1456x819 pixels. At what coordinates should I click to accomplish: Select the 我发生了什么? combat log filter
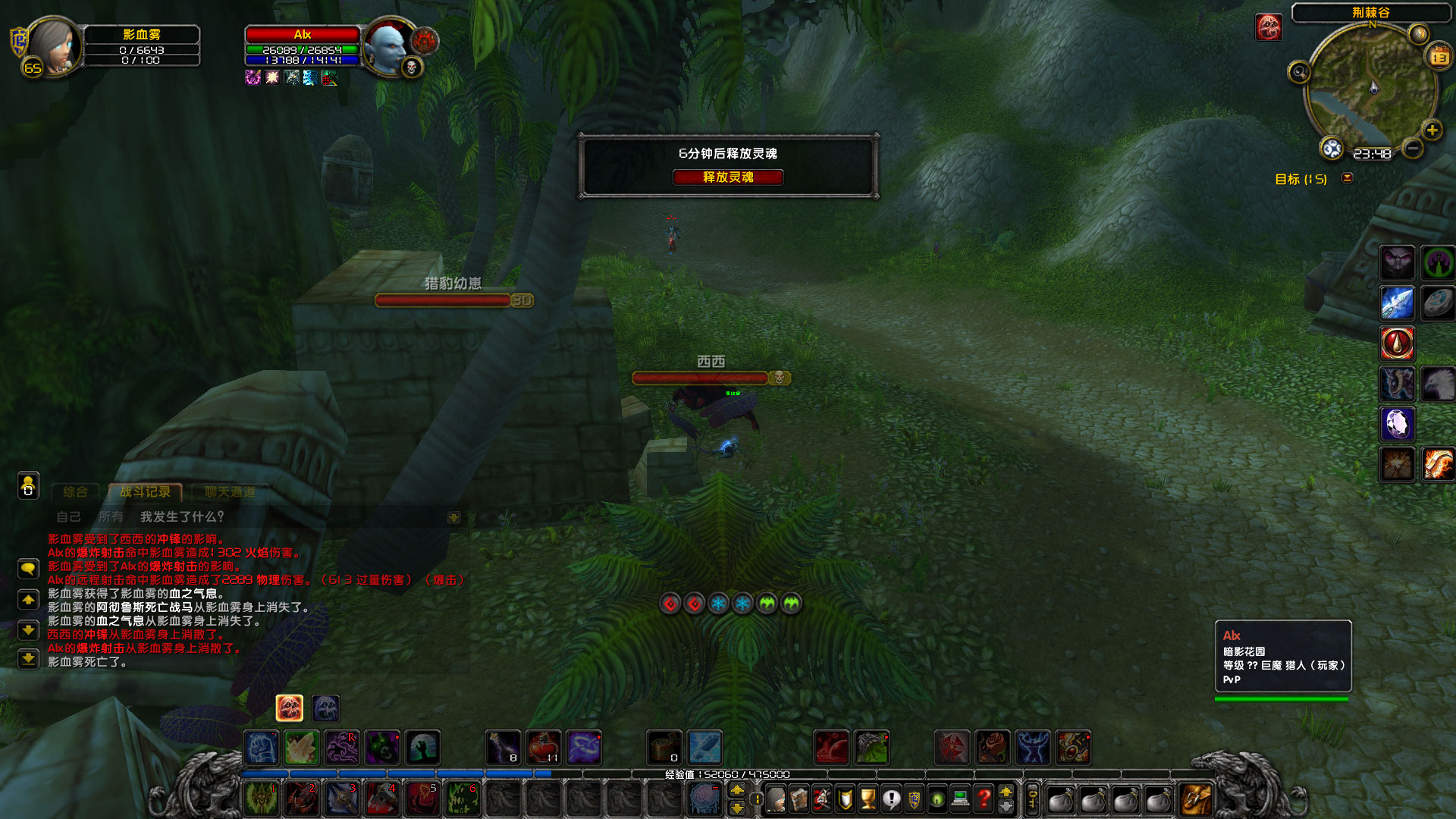tap(180, 518)
